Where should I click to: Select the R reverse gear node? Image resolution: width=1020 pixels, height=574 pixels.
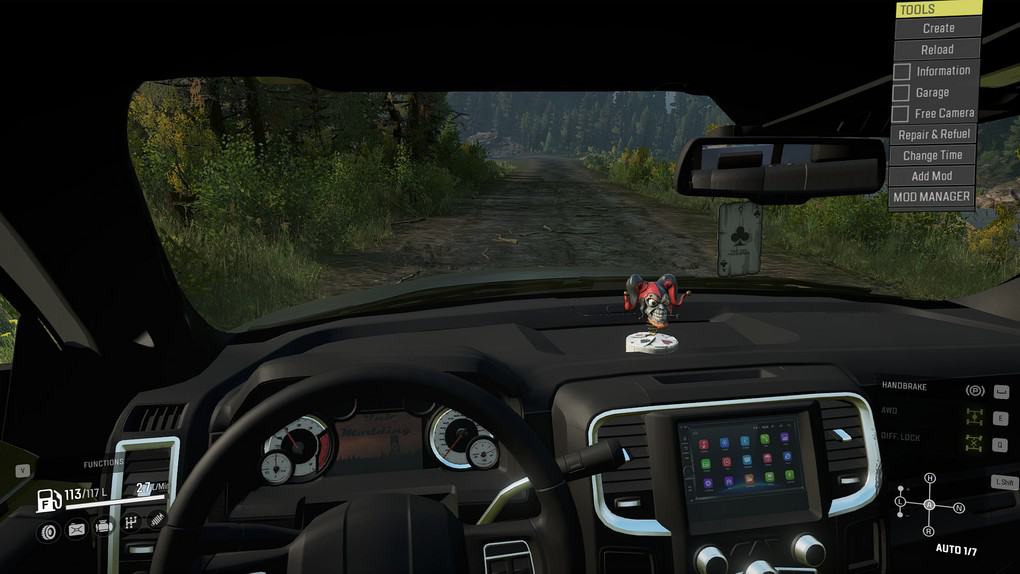tap(929, 530)
